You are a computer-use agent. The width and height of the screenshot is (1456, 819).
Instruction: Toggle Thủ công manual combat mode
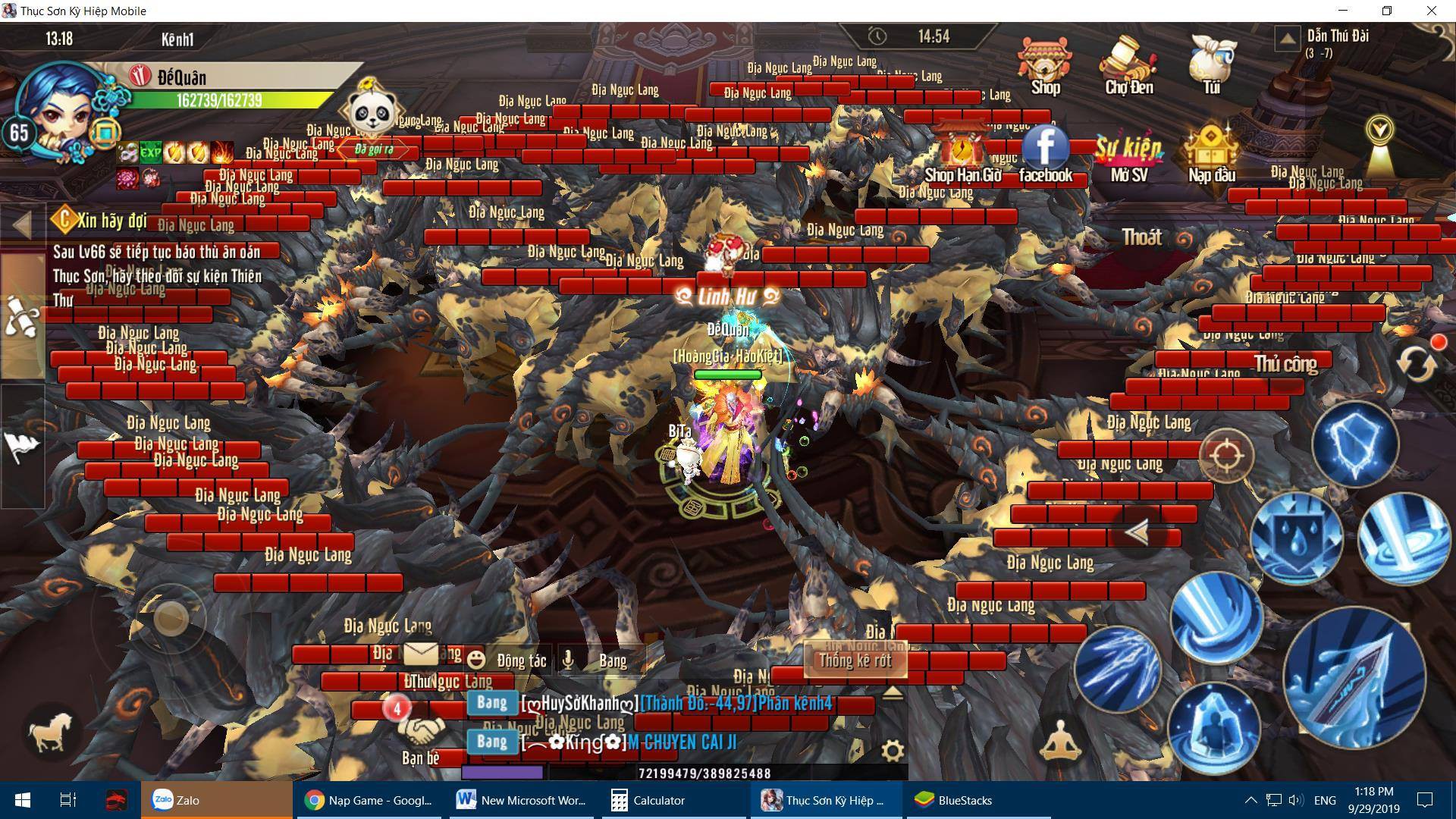pyautogui.click(x=1285, y=364)
